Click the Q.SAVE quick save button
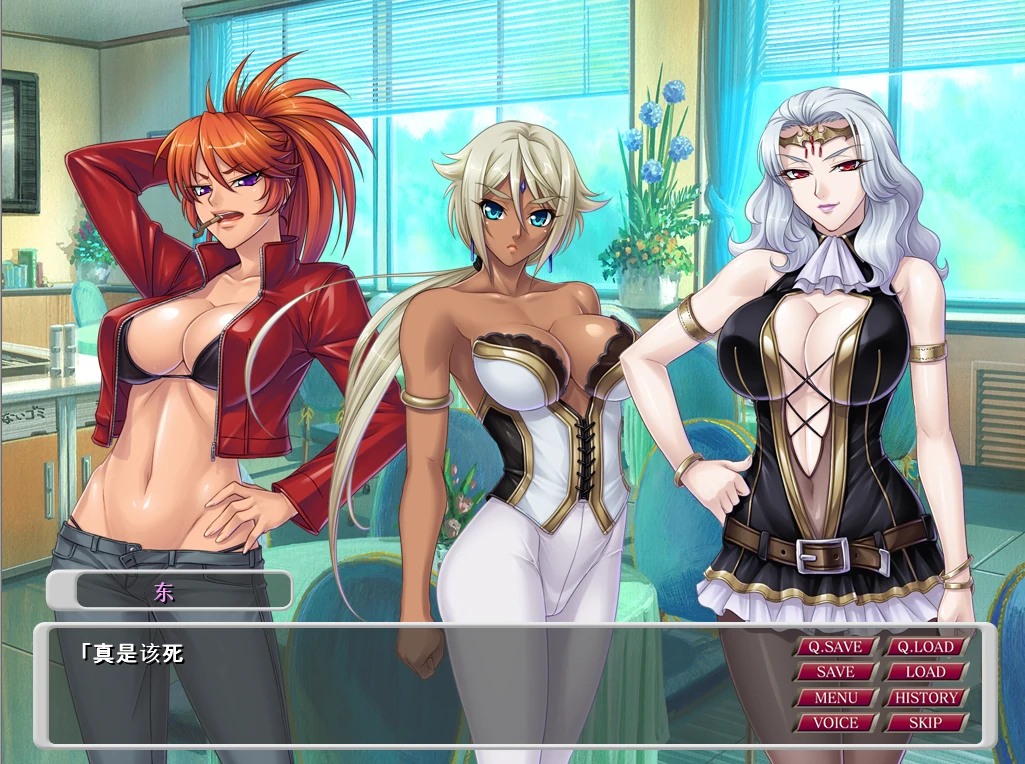The width and height of the screenshot is (1025, 764). pyautogui.click(x=835, y=647)
